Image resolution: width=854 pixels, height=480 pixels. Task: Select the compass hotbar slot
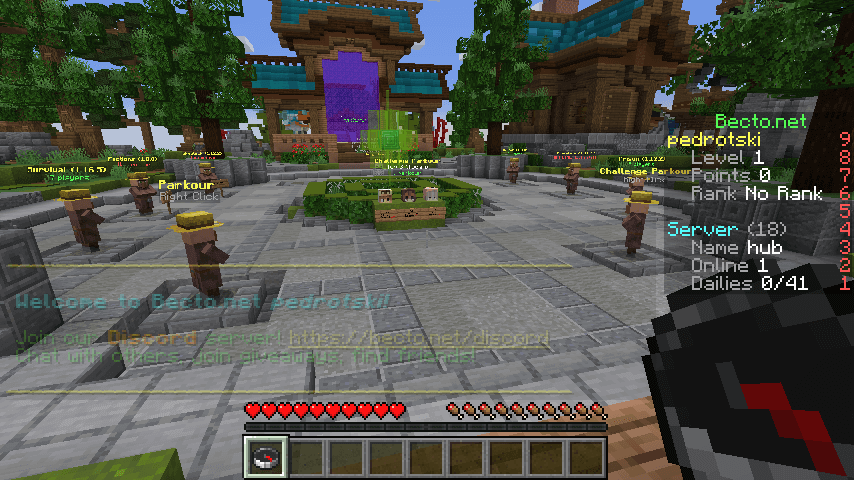pos(267,457)
